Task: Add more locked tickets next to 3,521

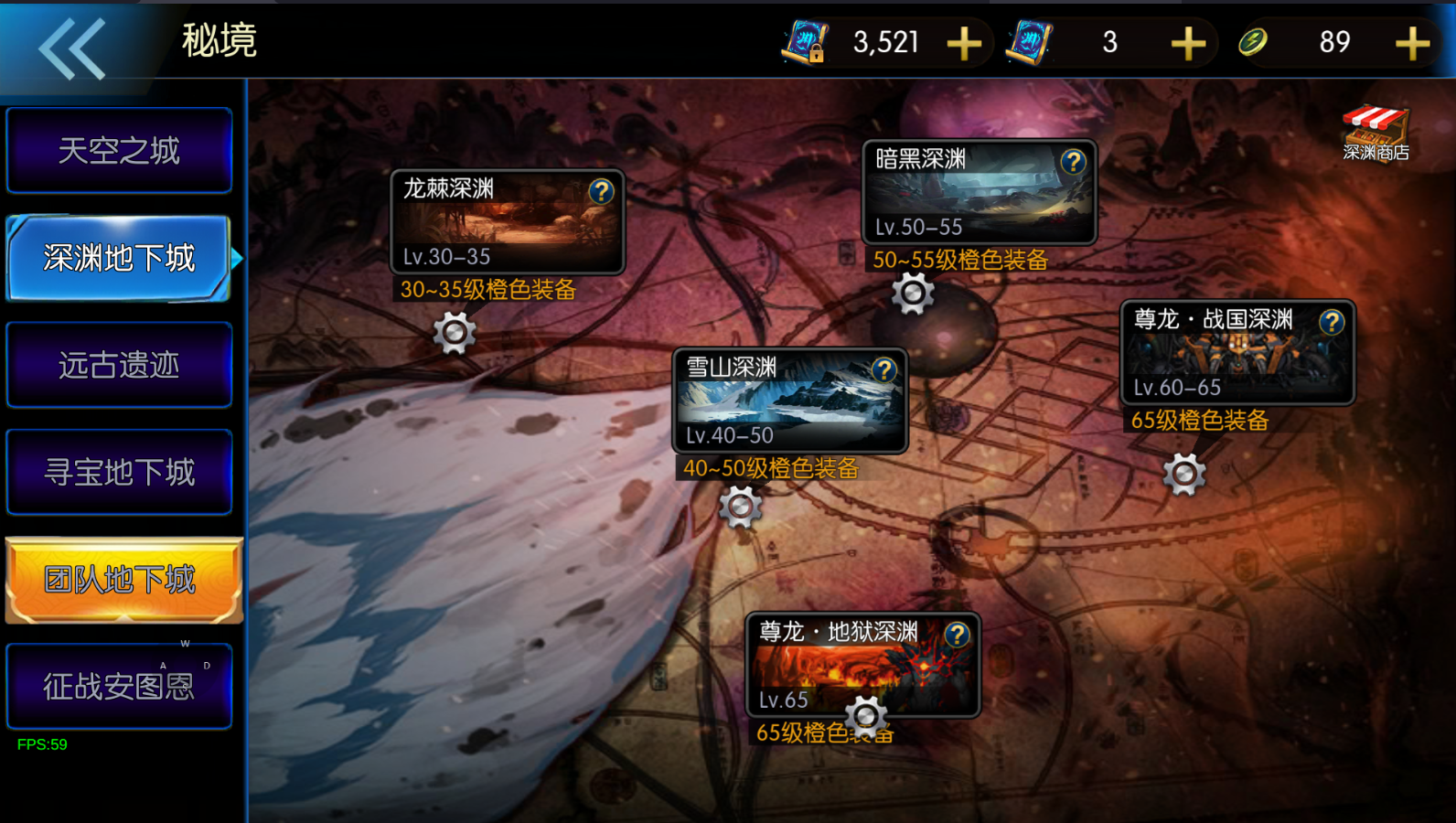Action: [x=964, y=43]
